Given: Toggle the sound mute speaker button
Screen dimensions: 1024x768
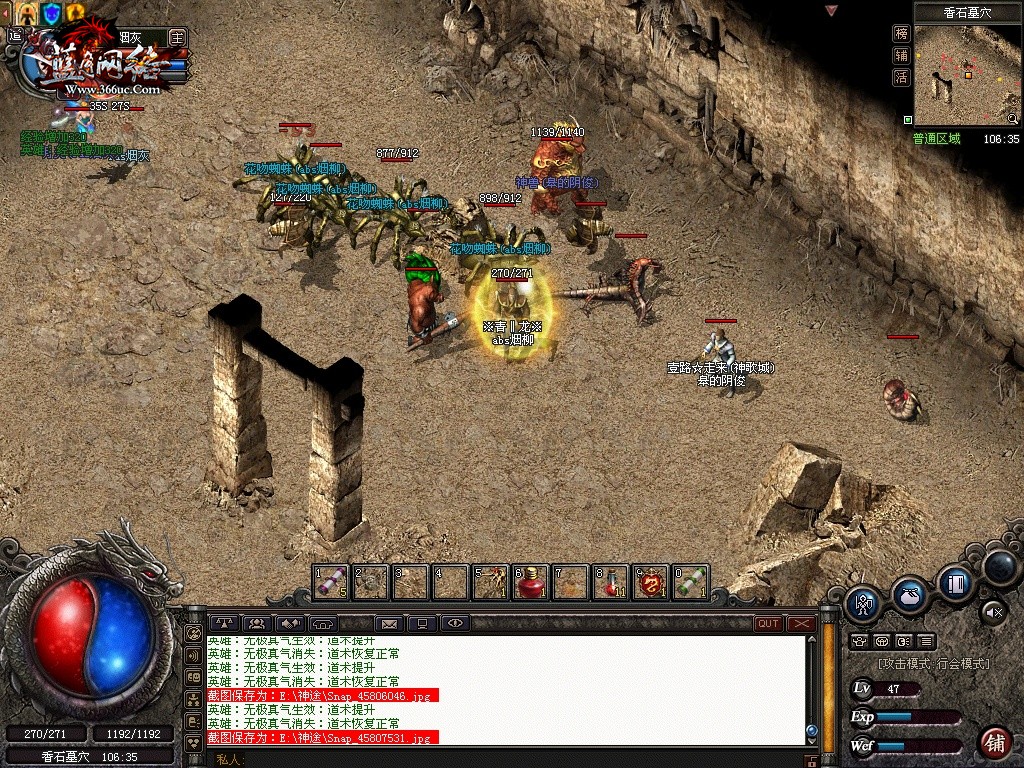Looking at the screenshot, I should [x=993, y=609].
